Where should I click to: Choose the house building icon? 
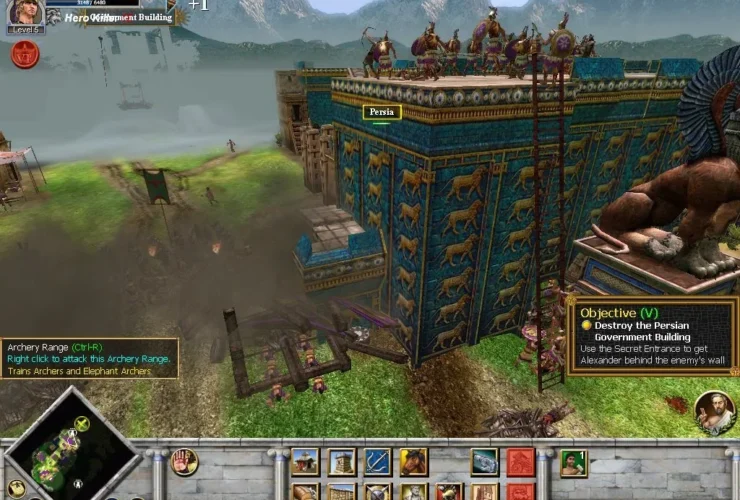[x=305, y=462]
